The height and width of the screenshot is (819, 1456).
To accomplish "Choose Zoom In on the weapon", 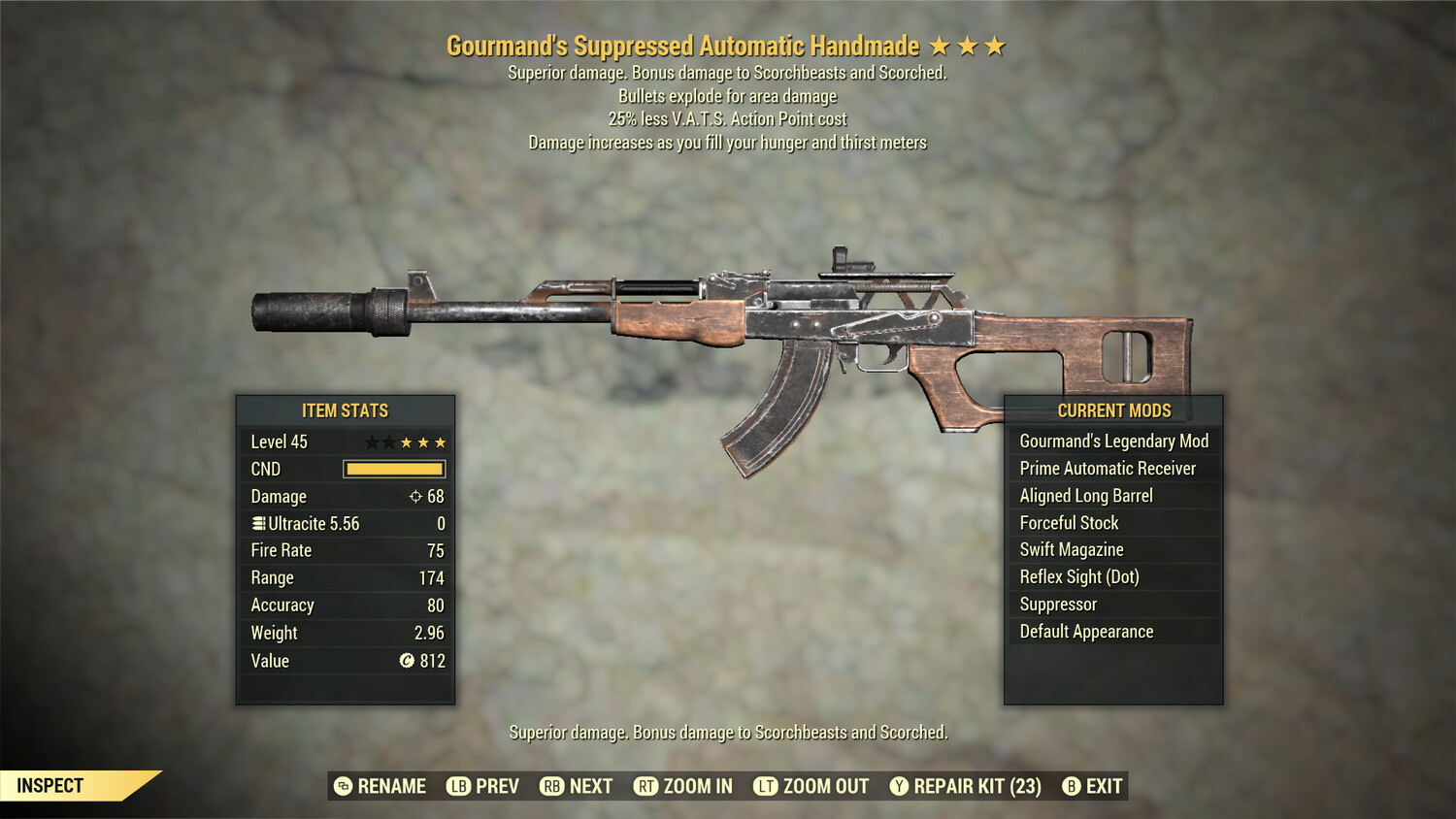I will (683, 786).
